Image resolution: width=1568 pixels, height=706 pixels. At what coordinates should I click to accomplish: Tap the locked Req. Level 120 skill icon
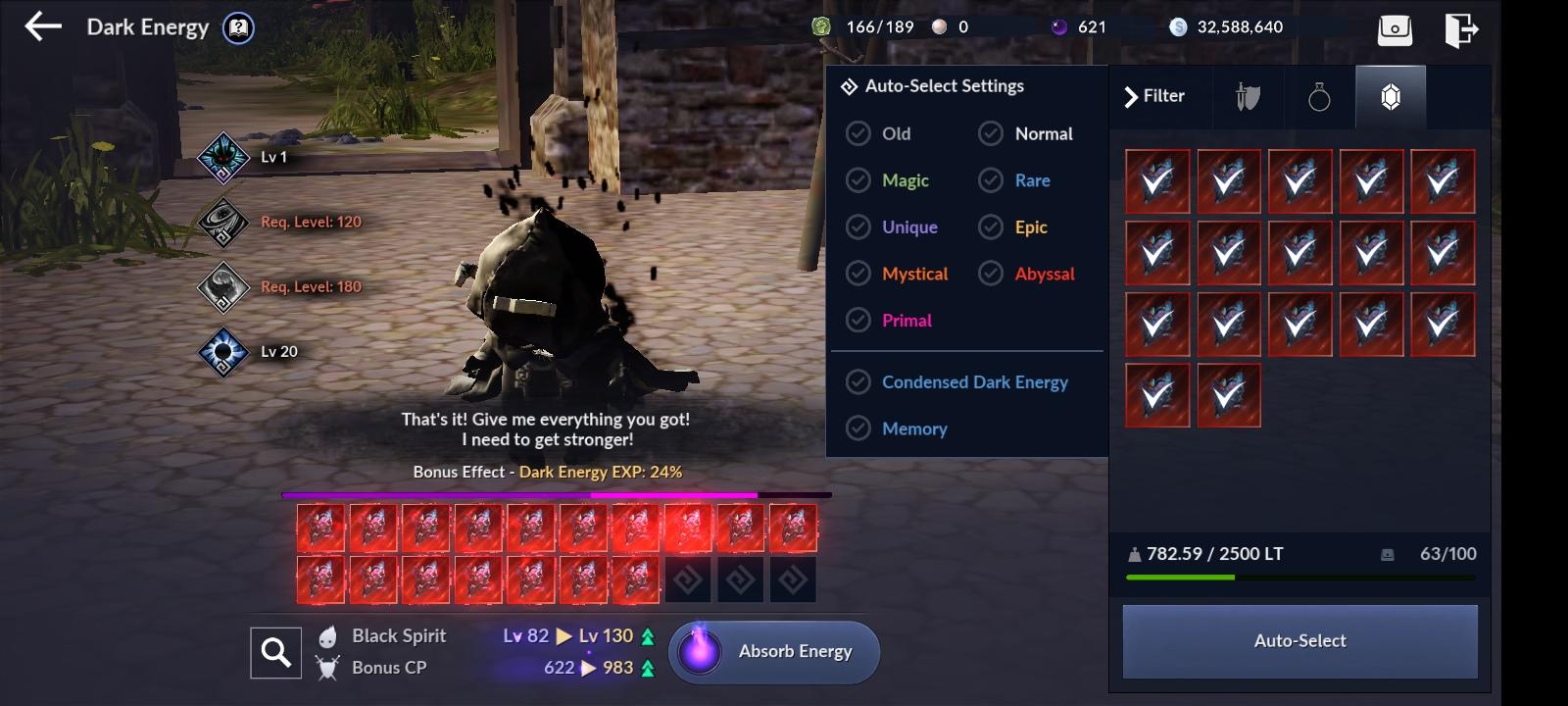[221, 224]
